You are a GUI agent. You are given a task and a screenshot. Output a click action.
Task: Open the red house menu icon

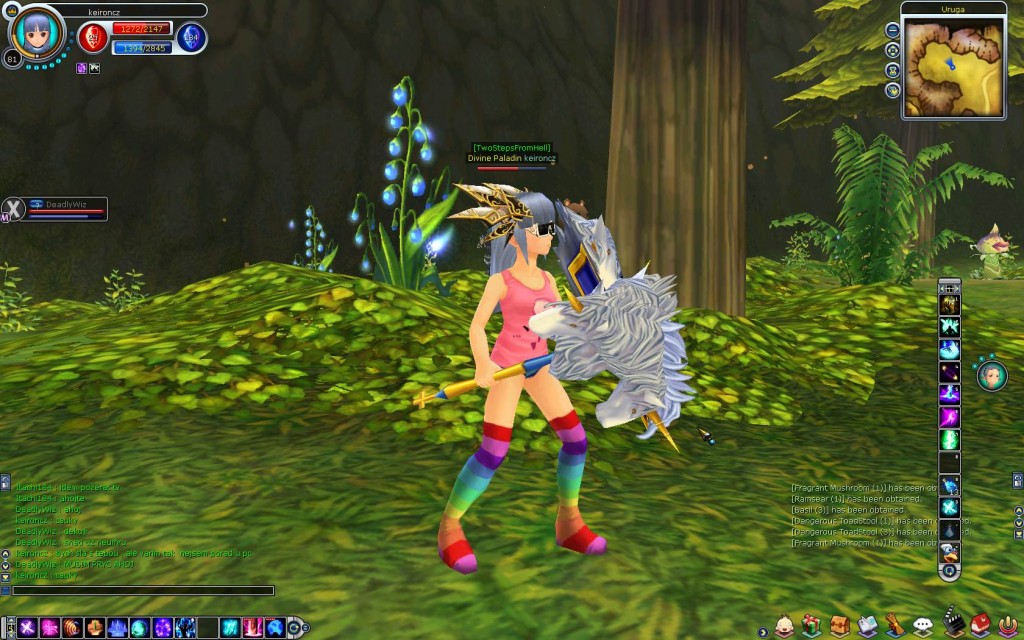coord(979,625)
